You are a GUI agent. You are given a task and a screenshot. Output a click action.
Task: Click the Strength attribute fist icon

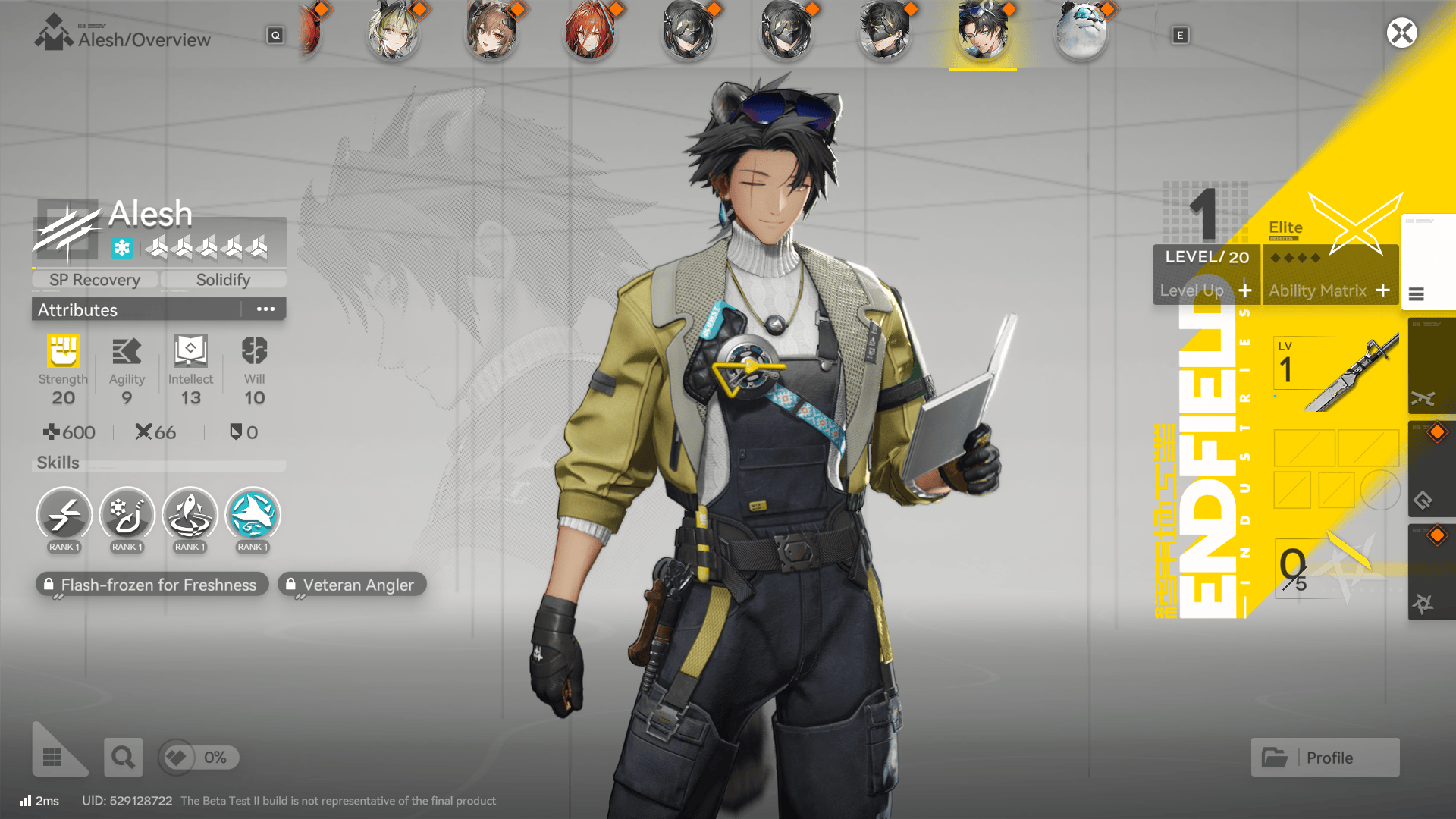pos(63,350)
